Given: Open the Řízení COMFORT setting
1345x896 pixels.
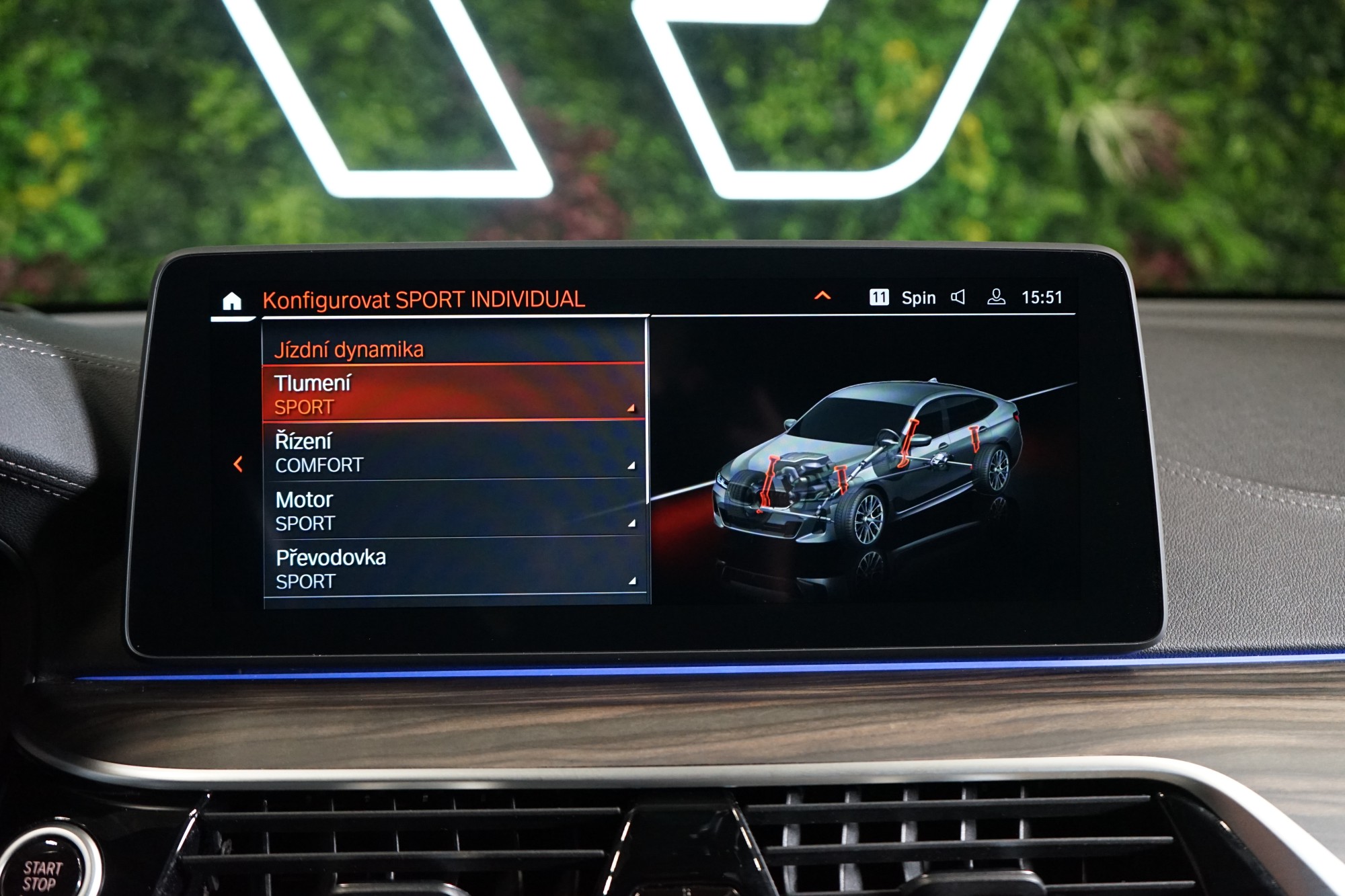Looking at the screenshot, I should (453, 452).
